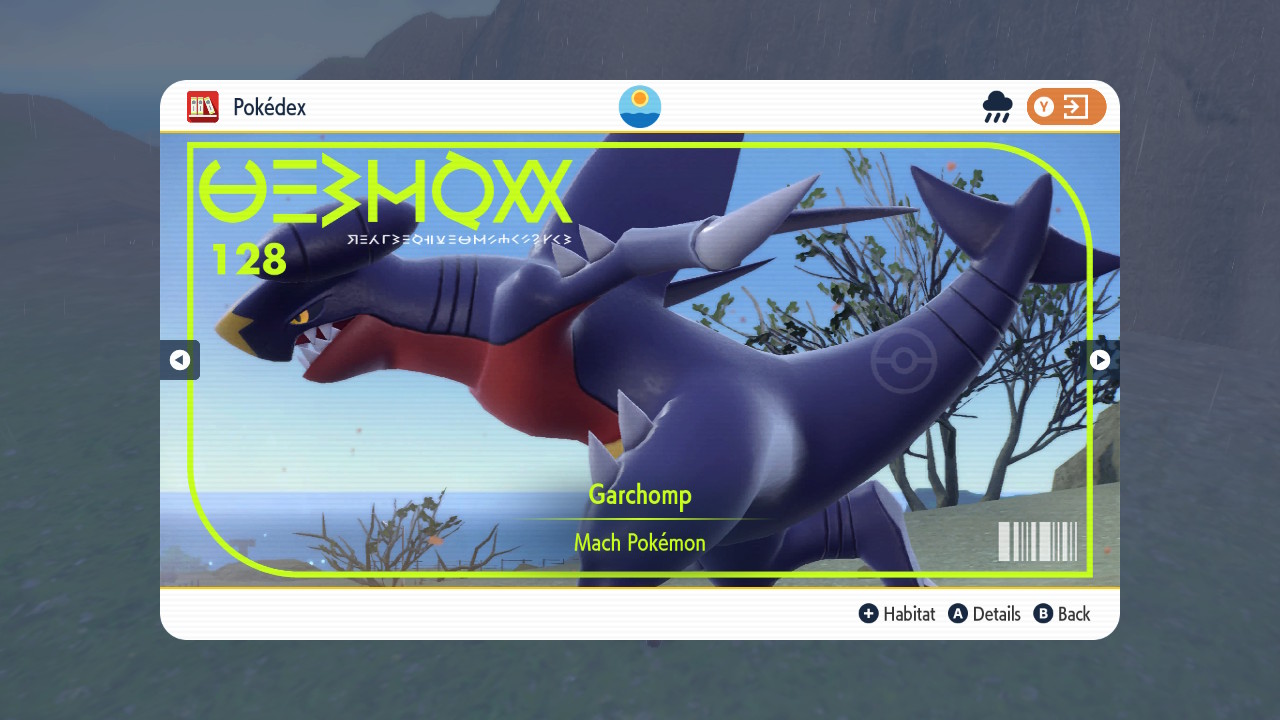
Task: Click the barcode graphic in the card
Action: coord(1037,541)
